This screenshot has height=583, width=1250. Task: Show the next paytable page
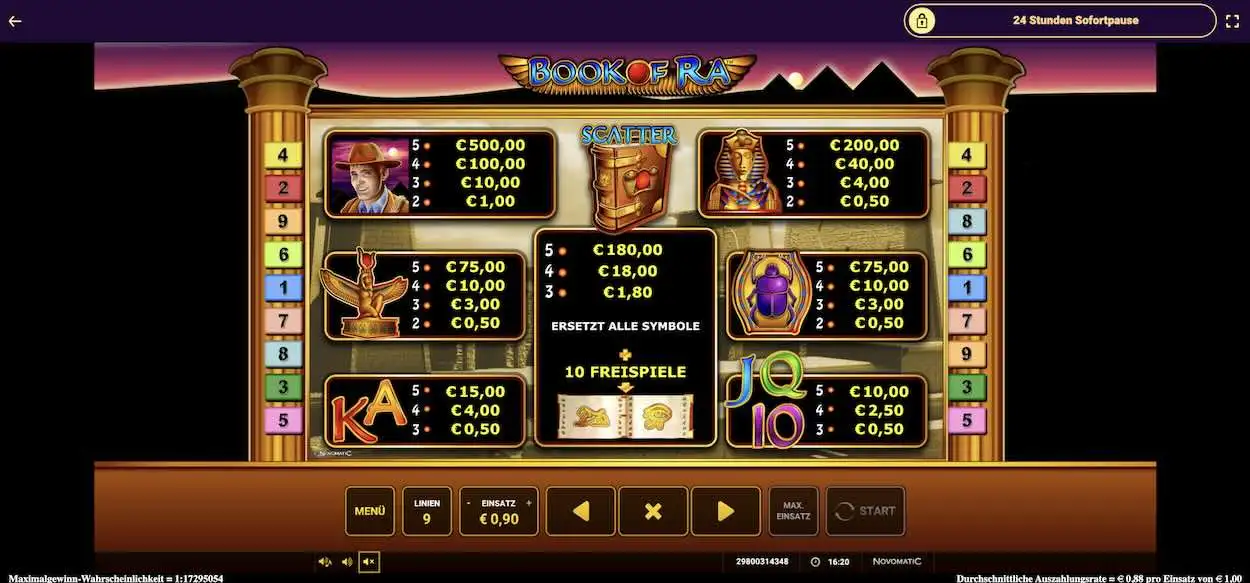pyautogui.click(x=726, y=511)
